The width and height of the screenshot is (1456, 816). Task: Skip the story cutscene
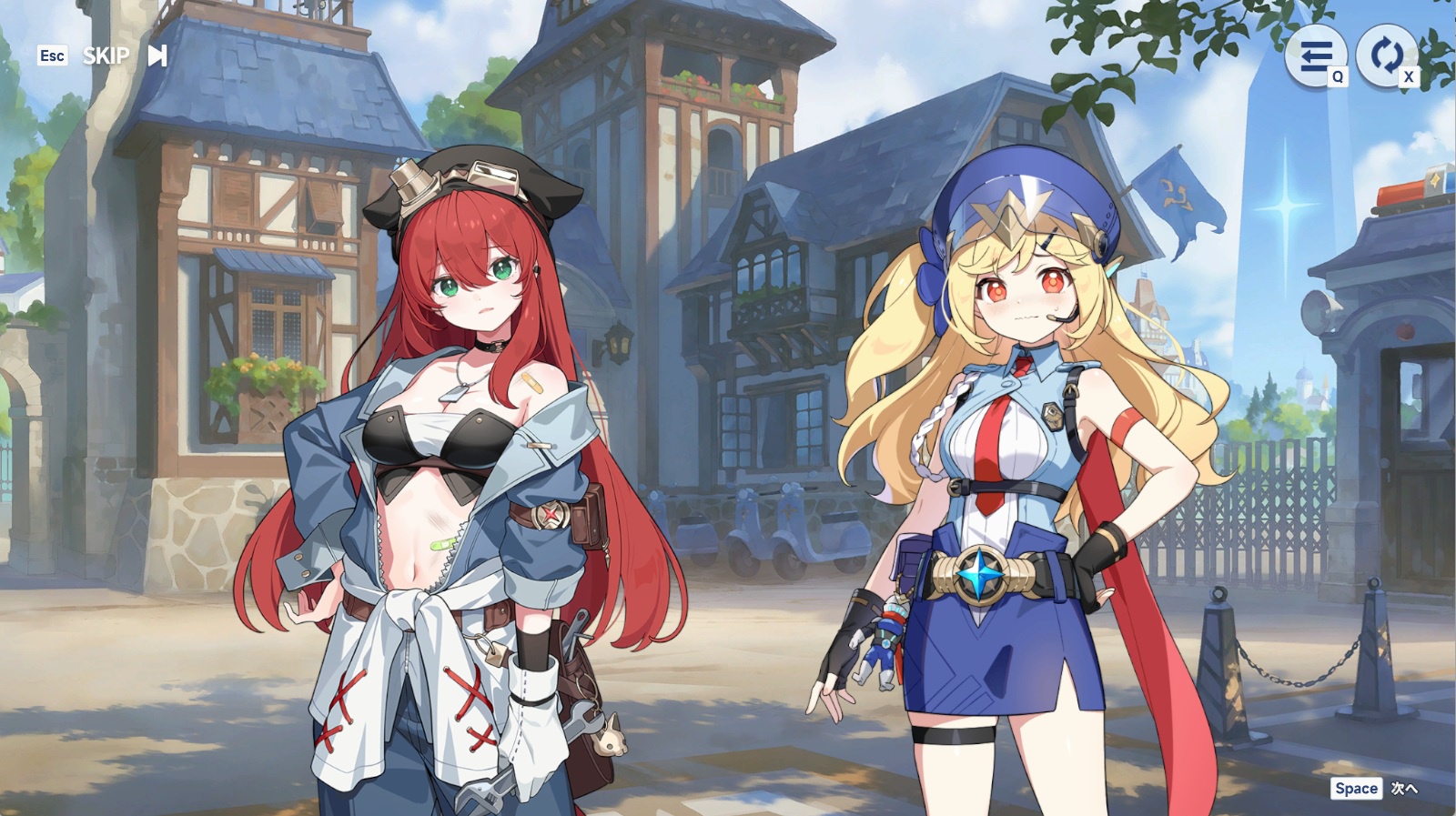[x=123, y=56]
